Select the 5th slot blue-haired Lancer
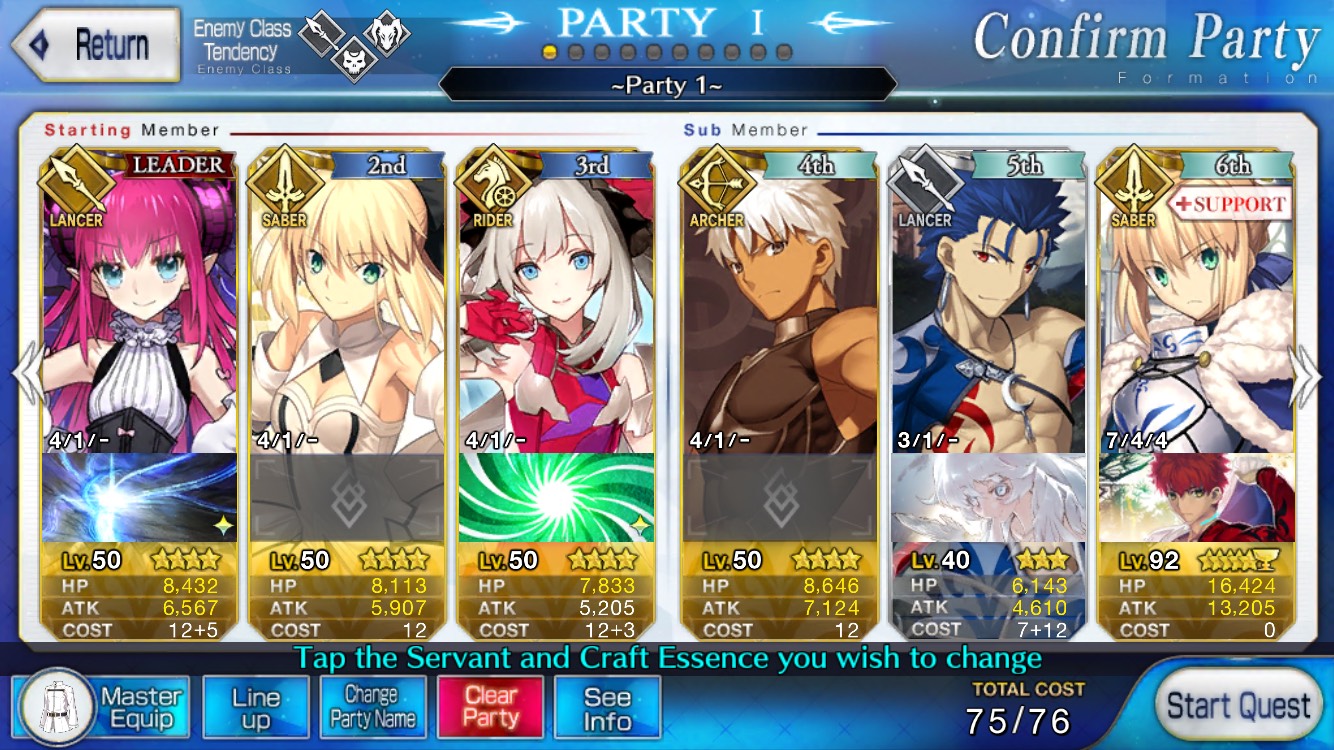Image resolution: width=1334 pixels, height=750 pixels. coord(989,310)
